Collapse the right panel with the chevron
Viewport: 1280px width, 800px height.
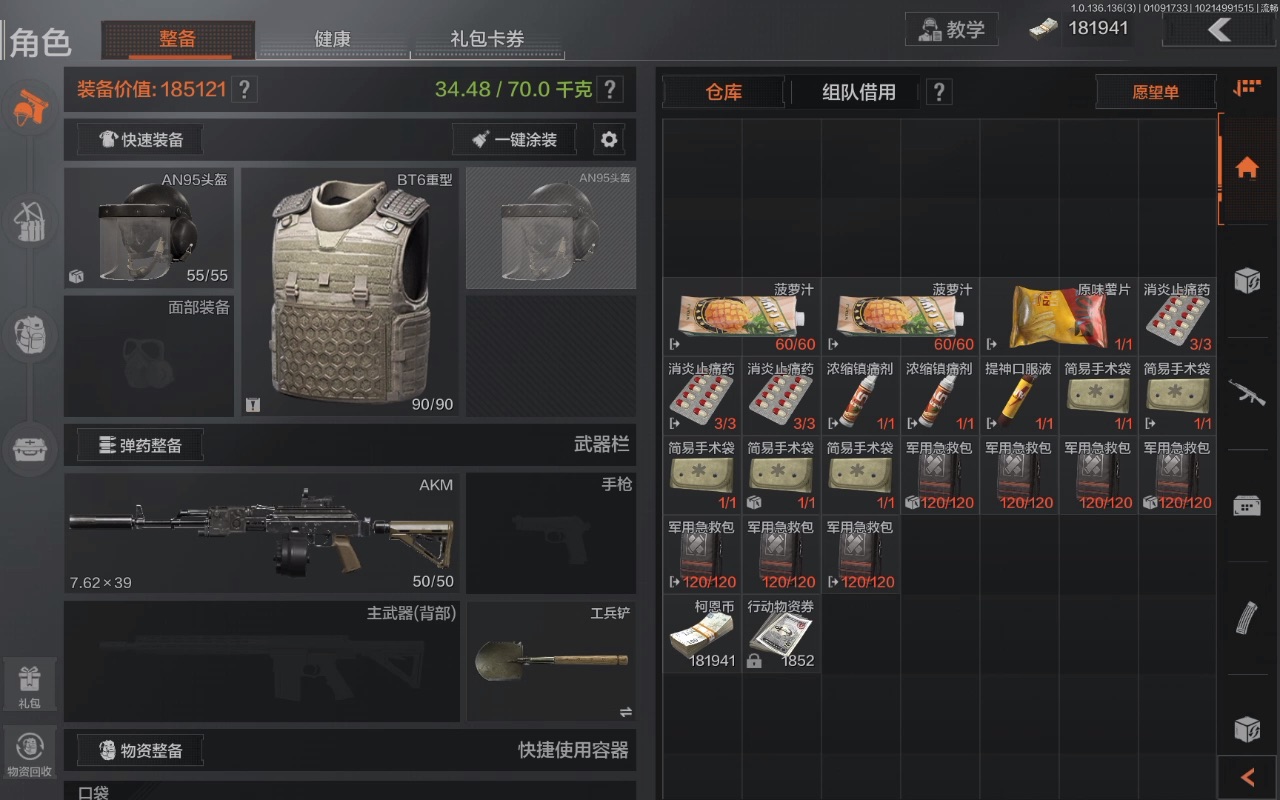click(x=1246, y=777)
